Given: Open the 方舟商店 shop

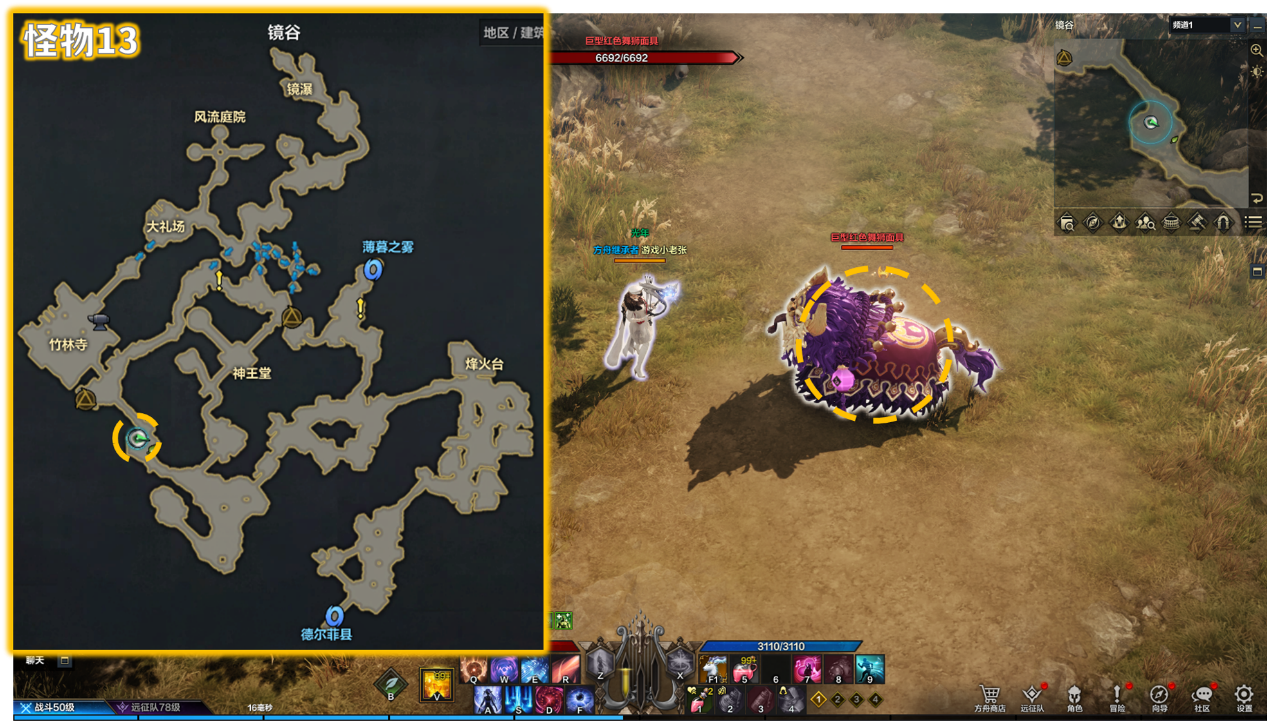Looking at the screenshot, I should (x=989, y=694).
